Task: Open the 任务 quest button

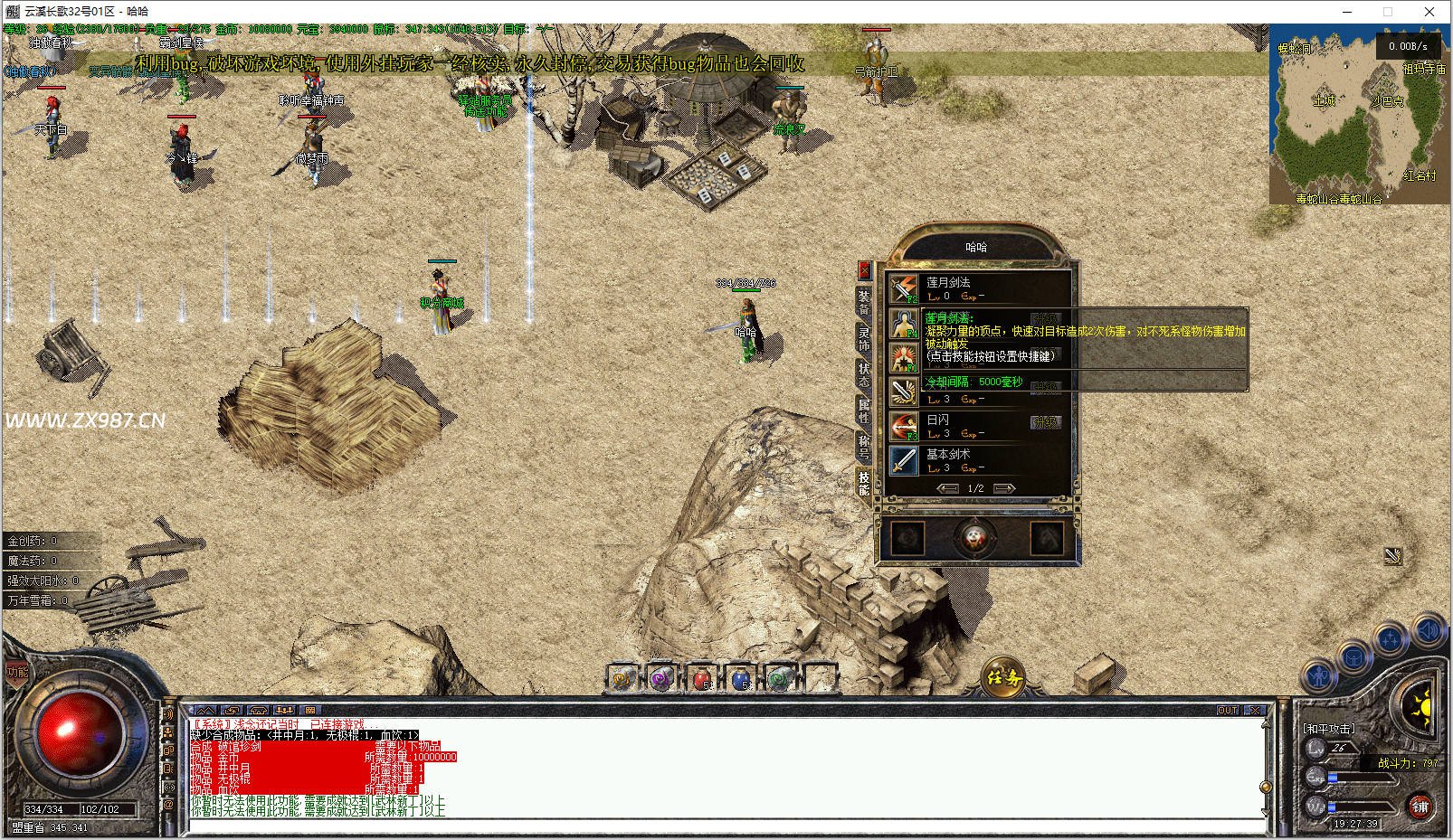Action: [1003, 677]
